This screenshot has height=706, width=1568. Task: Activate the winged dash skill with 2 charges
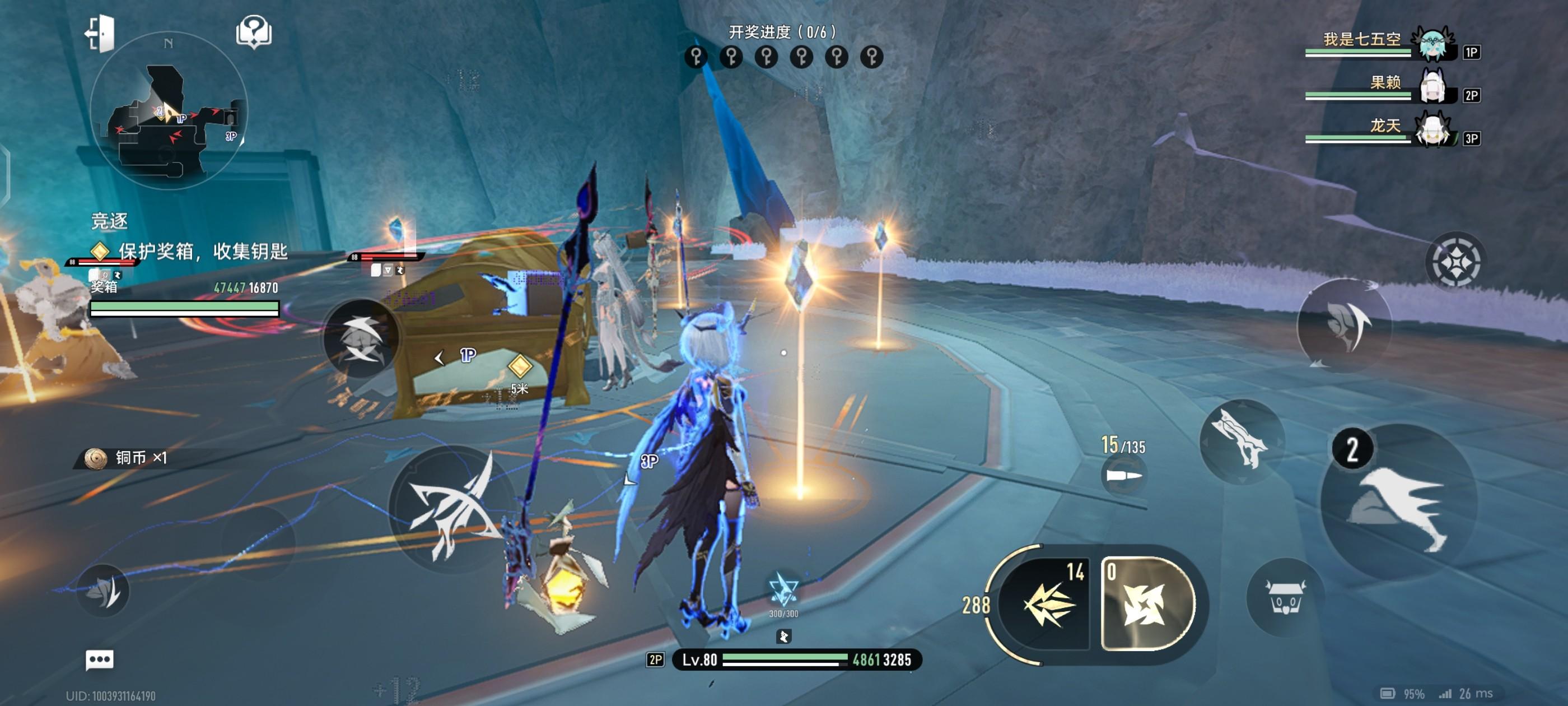pos(1399,501)
